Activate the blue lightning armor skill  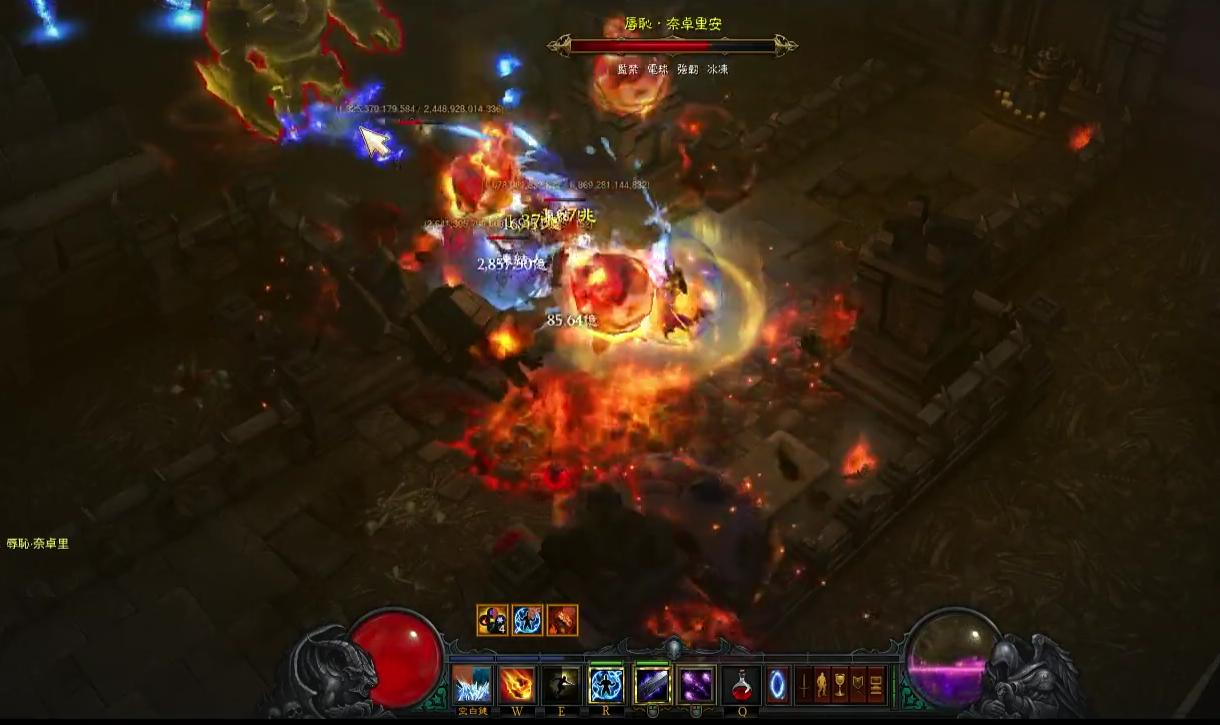tap(606, 686)
